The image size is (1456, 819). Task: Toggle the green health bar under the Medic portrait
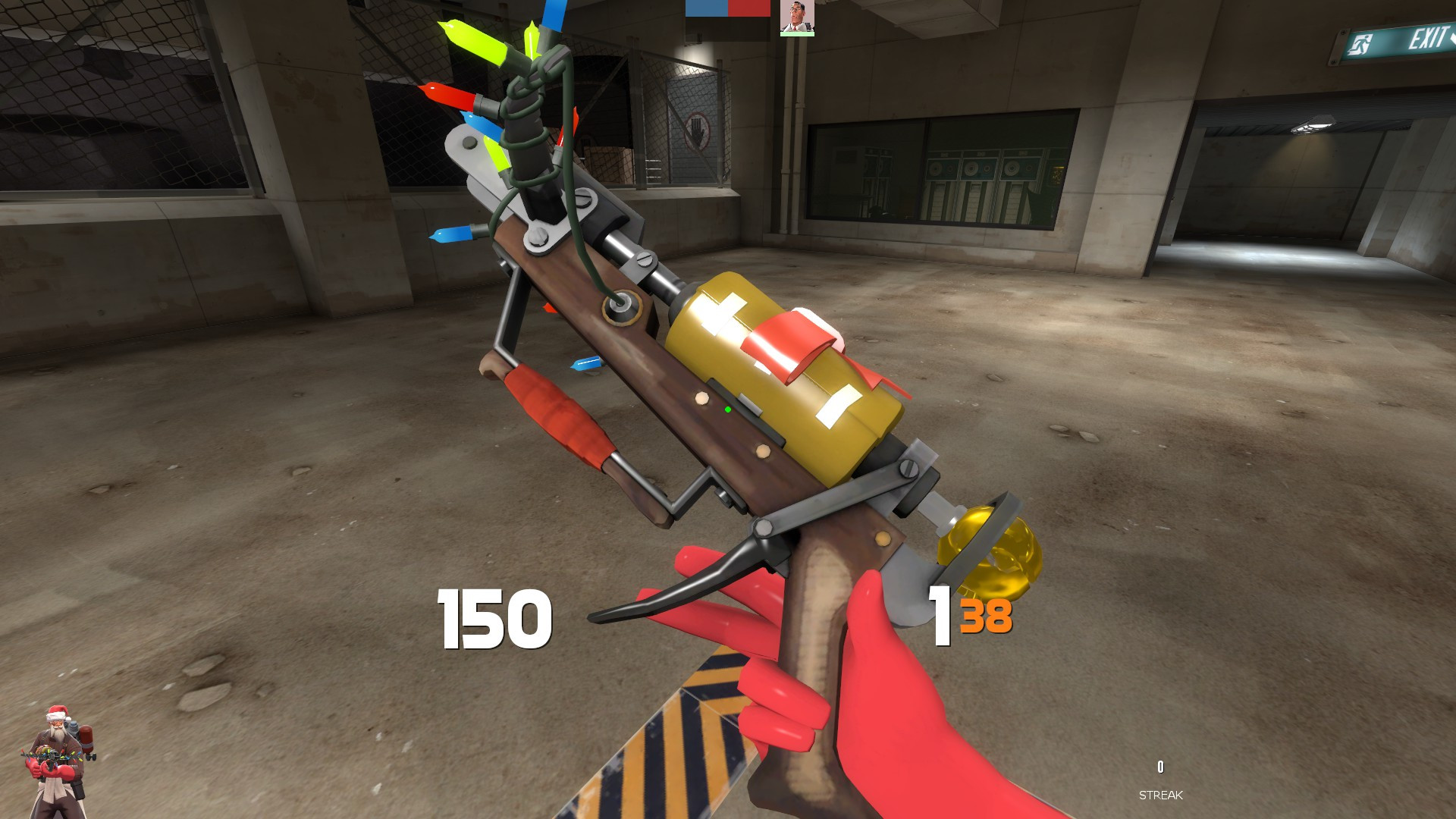(x=796, y=34)
